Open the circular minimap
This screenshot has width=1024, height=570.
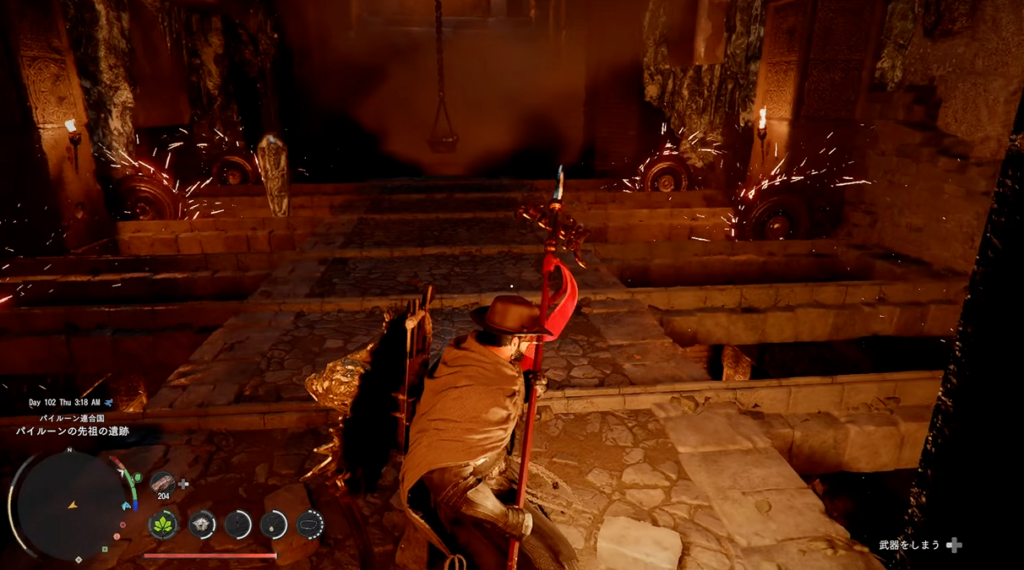tap(72, 503)
